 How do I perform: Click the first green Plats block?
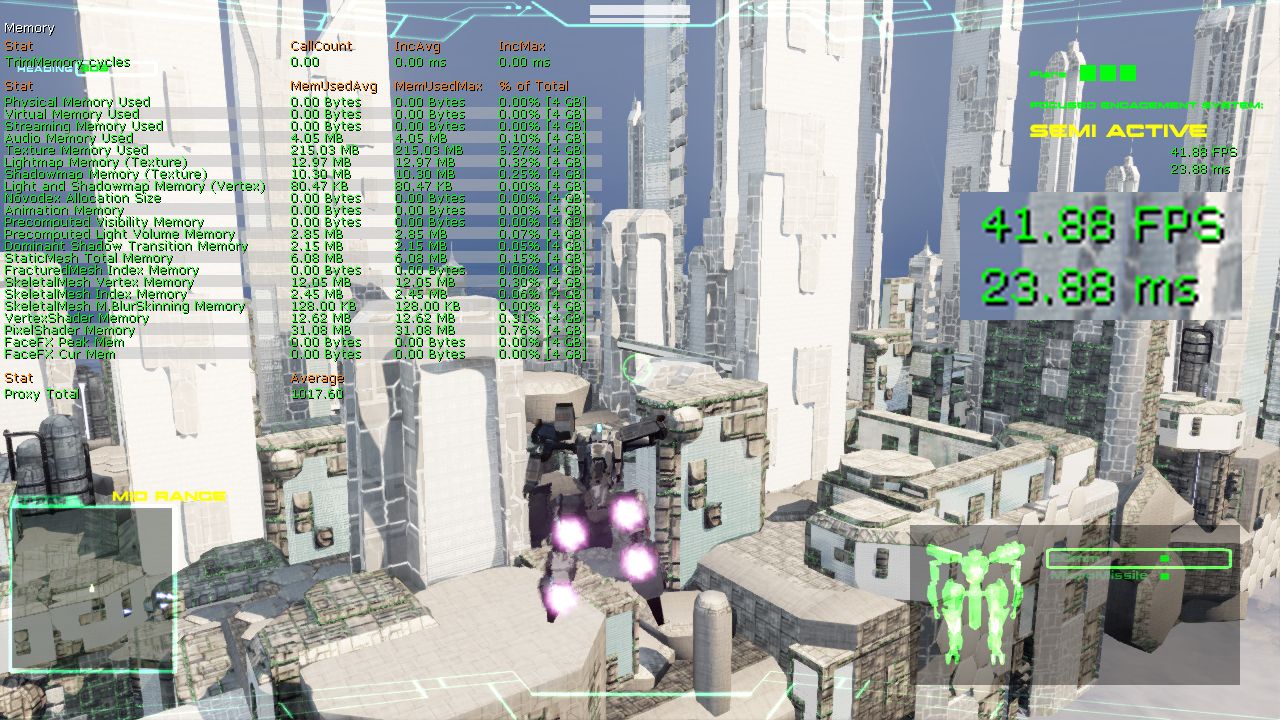click(x=1086, y=73)
